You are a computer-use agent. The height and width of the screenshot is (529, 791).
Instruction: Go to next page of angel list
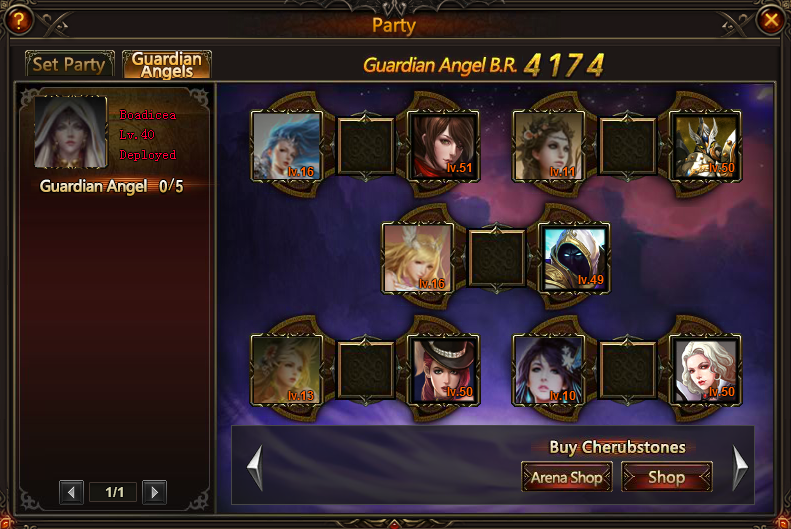(154, 492)
